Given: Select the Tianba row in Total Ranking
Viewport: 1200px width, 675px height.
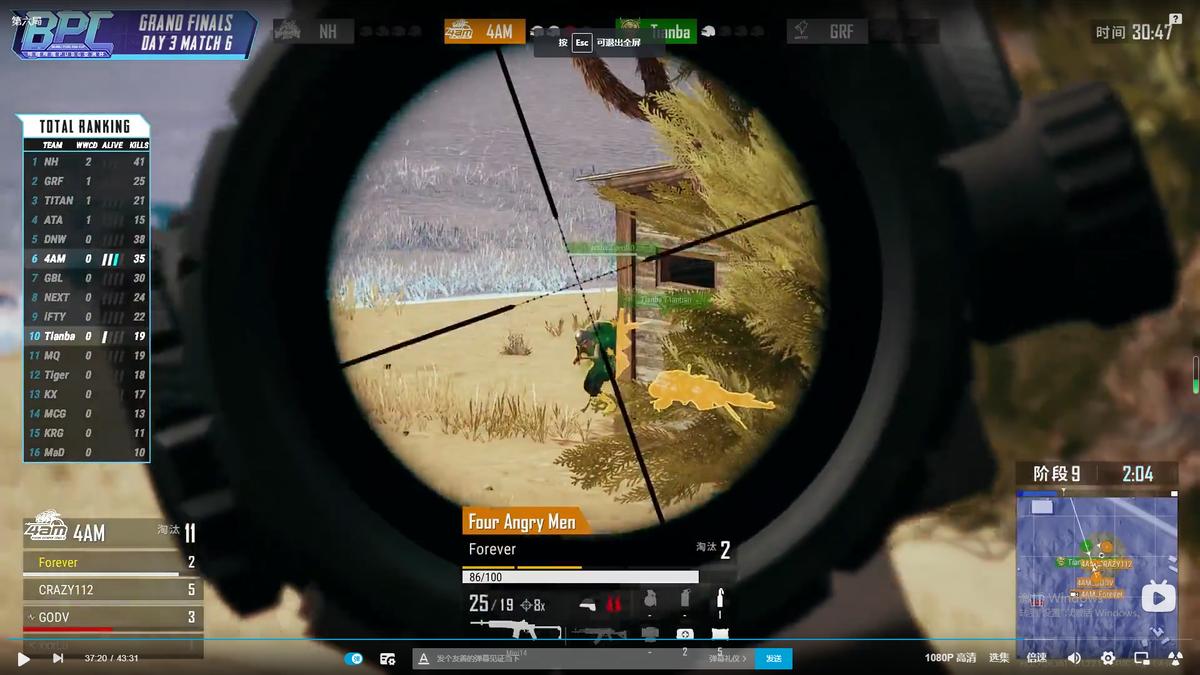Looking at the screenshot, I should (x=87, y=336).
